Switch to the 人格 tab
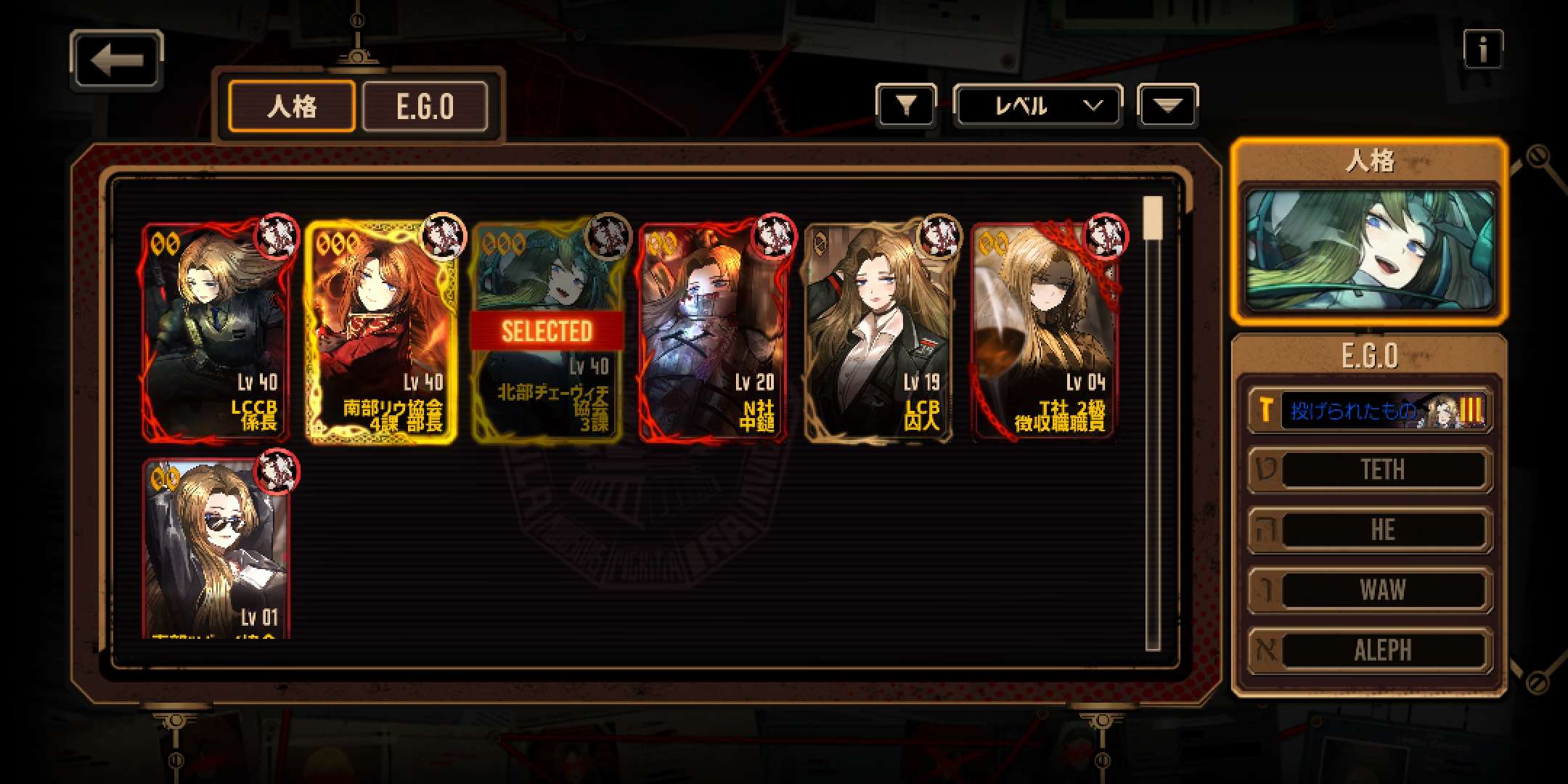Screen dimensions: 1568x784 point(292,107)
